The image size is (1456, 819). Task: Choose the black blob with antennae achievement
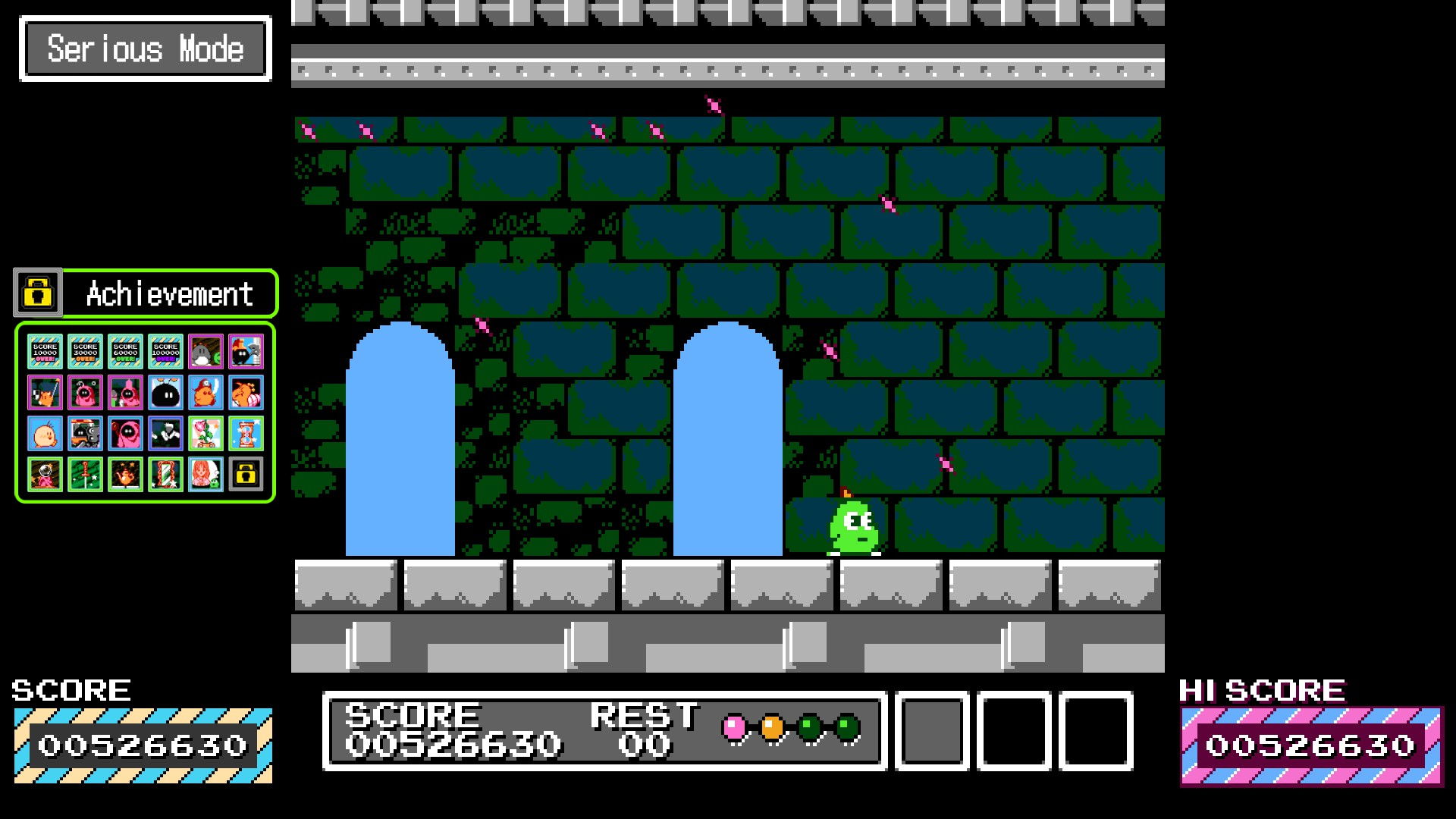point(165,393)
